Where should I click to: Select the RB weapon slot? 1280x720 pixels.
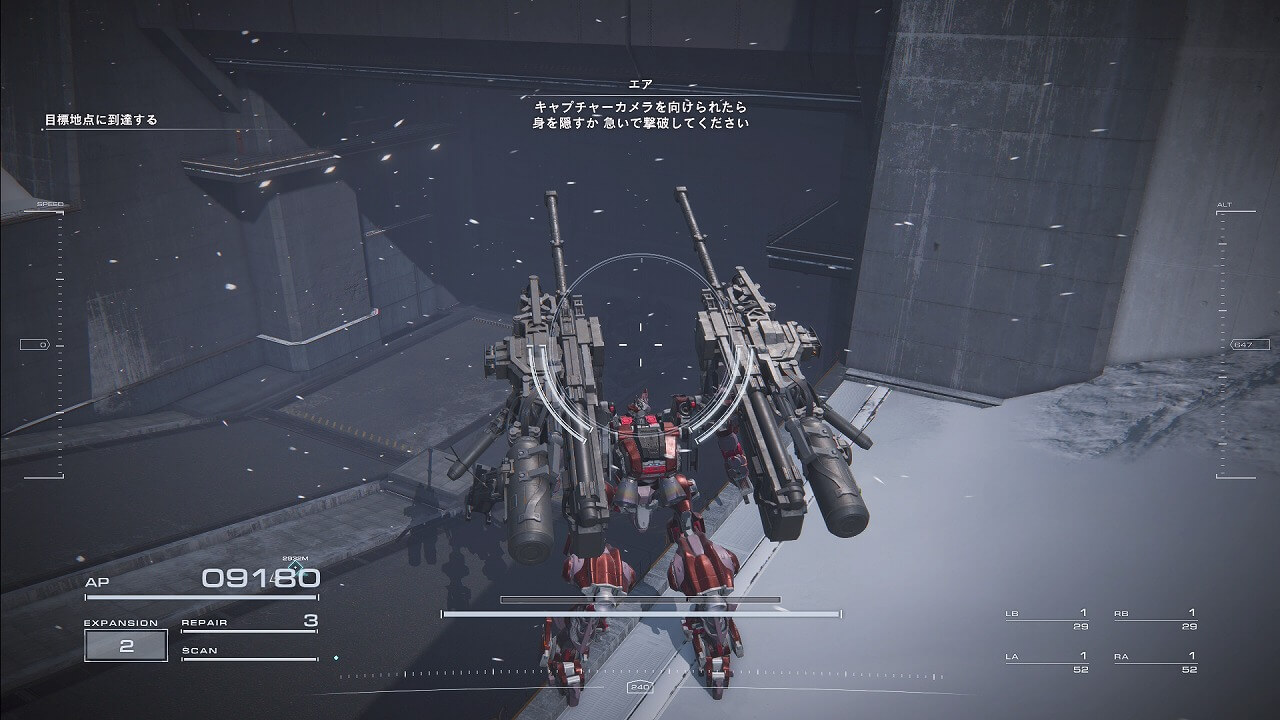1155,619
